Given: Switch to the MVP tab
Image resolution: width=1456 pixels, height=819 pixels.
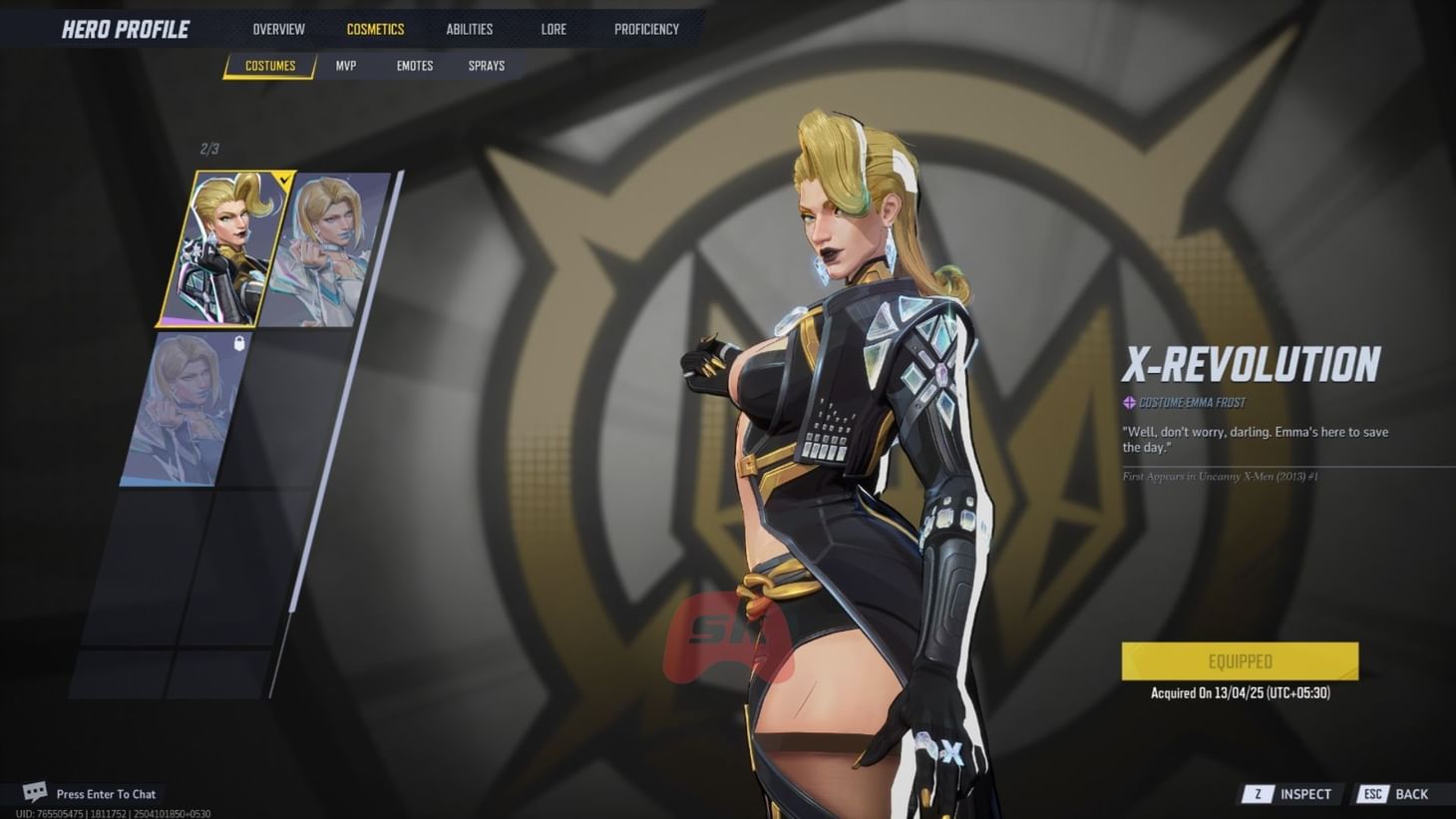Looking at the screenshot, I should point(344,66).
